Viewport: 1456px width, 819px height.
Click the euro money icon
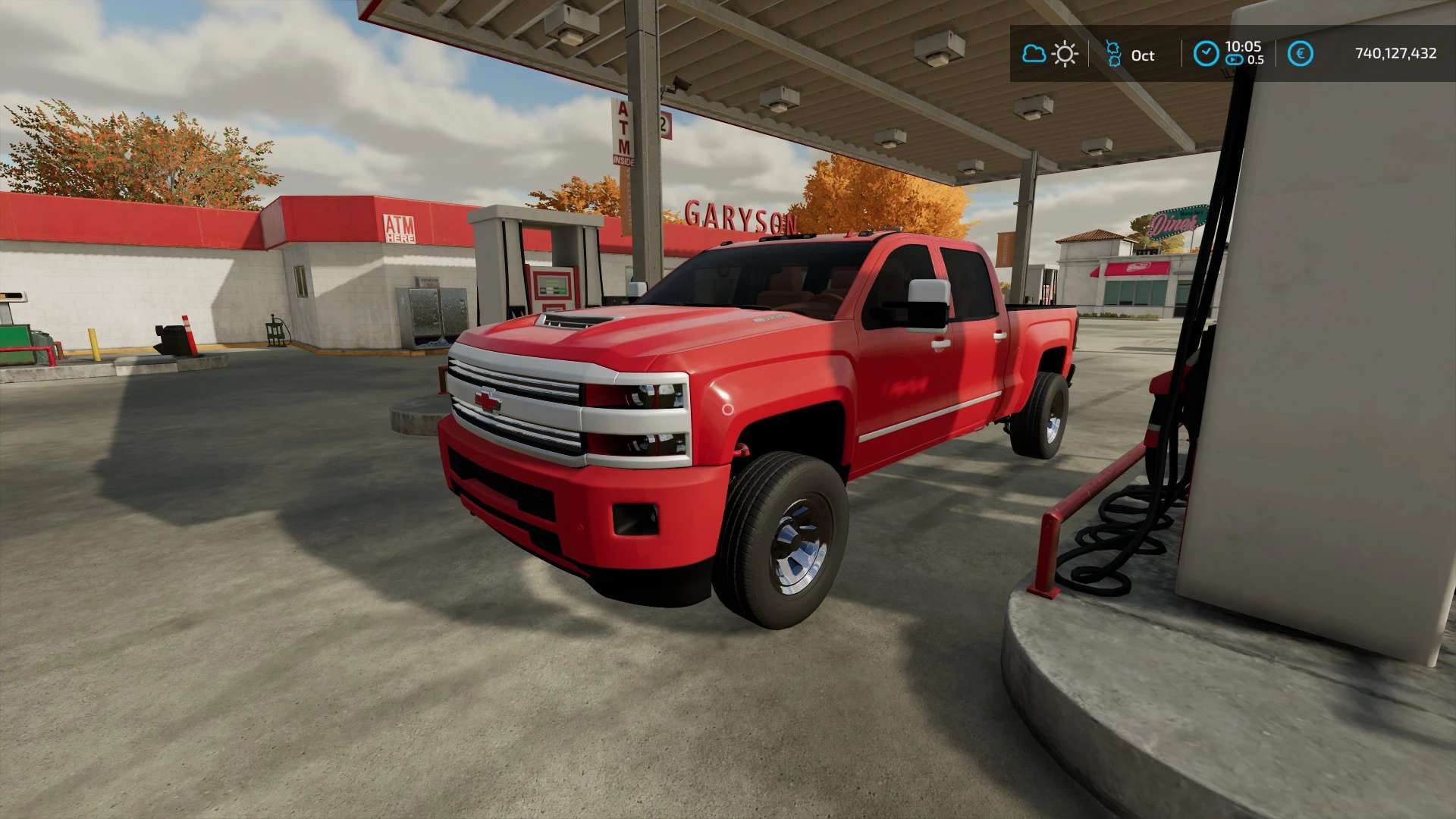[x=1300, y=54]
